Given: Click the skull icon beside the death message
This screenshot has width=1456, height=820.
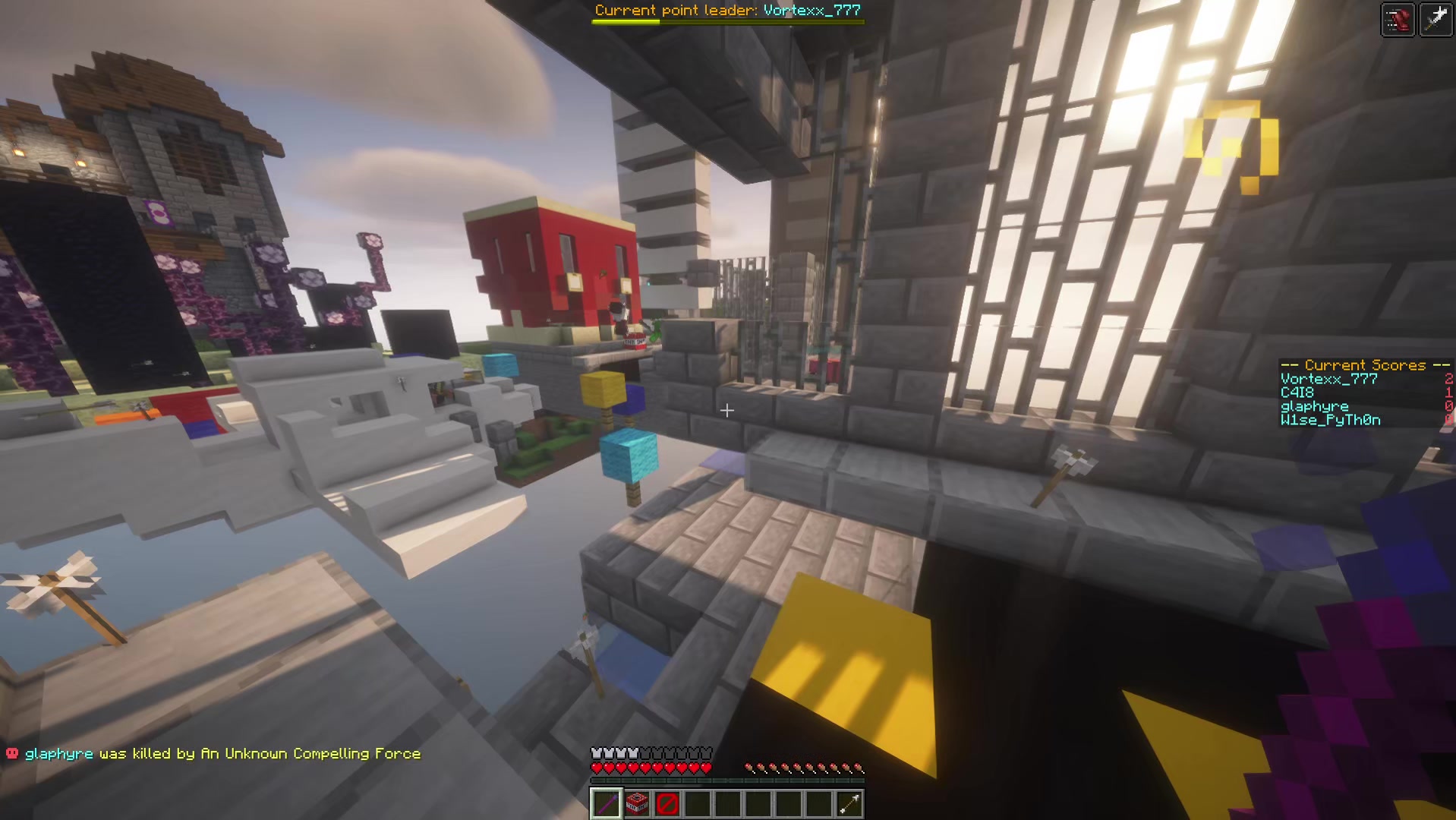Looking at the screenshot, I should 11,753.
